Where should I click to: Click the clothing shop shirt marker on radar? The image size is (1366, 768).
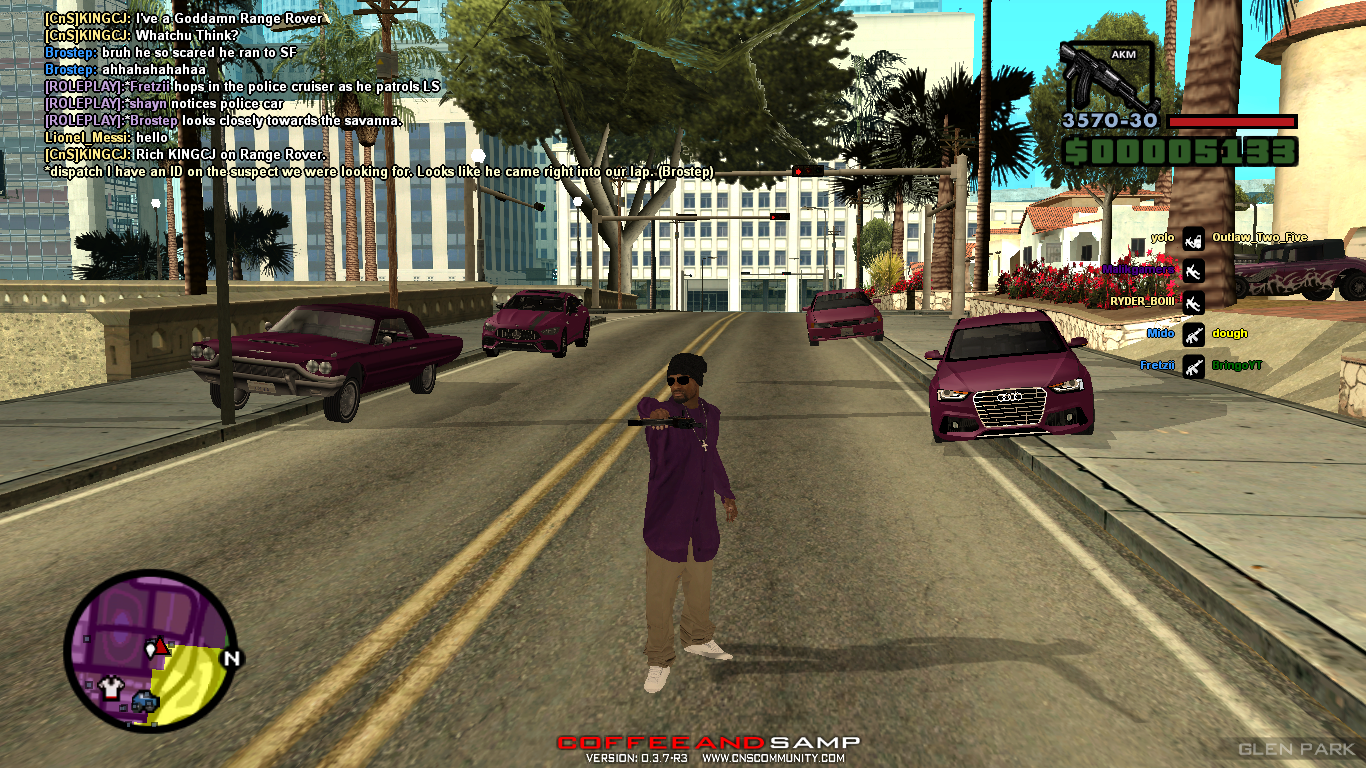[112, 687]
